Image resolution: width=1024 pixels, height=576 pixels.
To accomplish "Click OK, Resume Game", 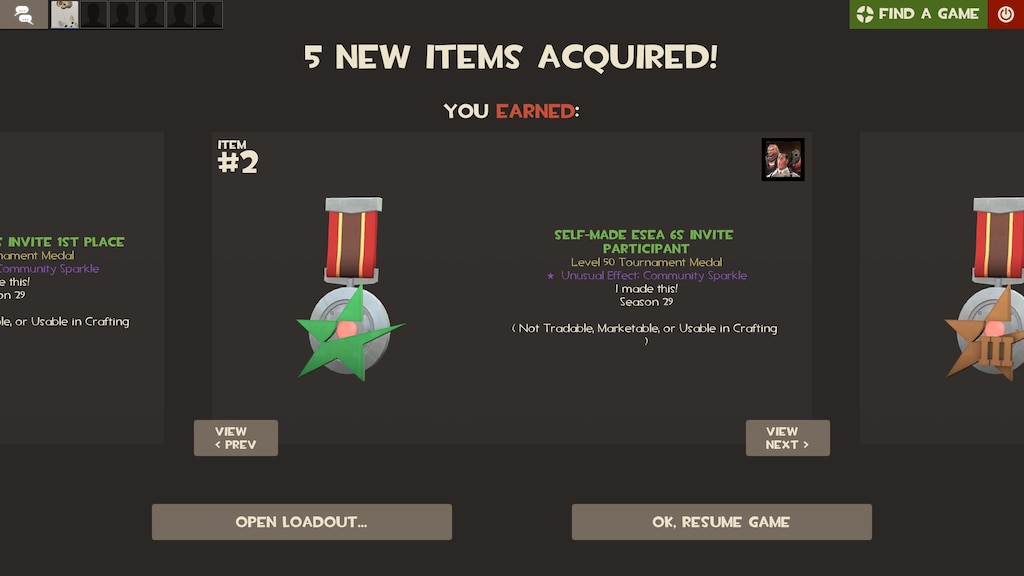I will tap(721, 522).
